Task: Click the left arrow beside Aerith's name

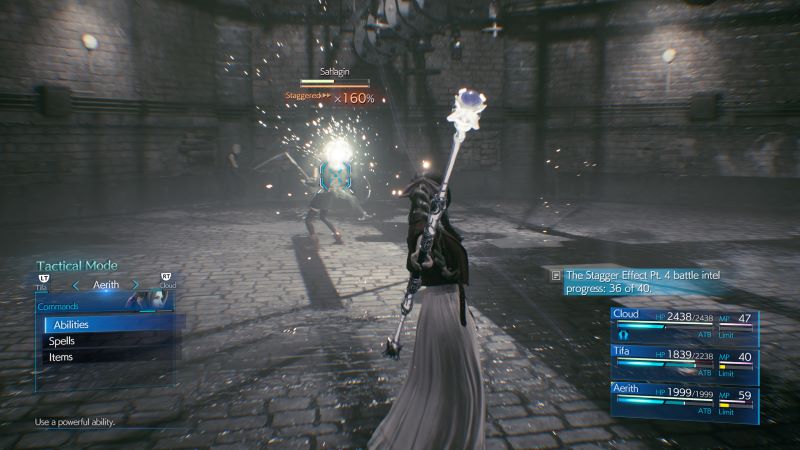Action: pyautogui.click(x=75, y=286)
